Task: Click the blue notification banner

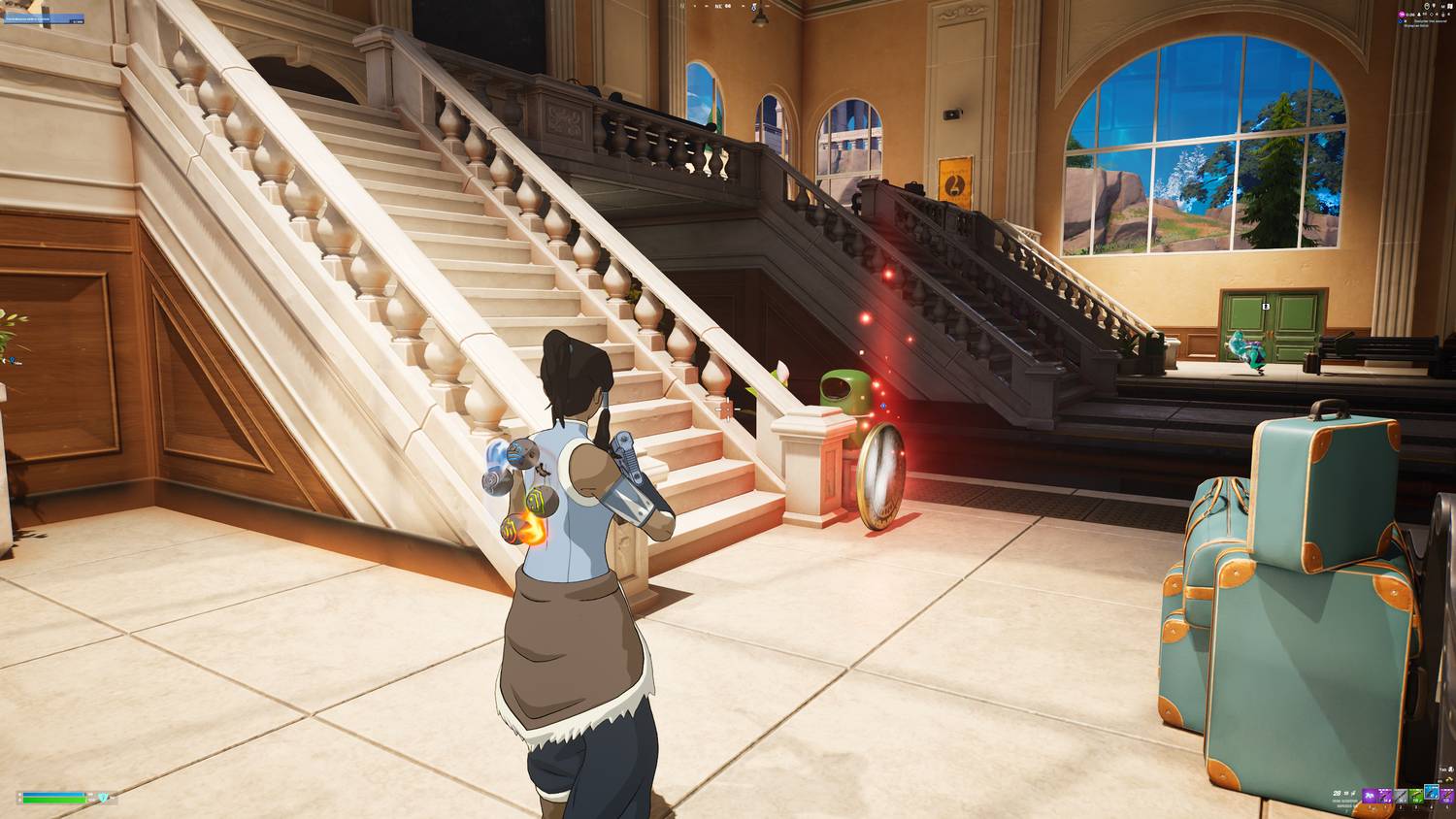Action: click(x=43, y=17)
